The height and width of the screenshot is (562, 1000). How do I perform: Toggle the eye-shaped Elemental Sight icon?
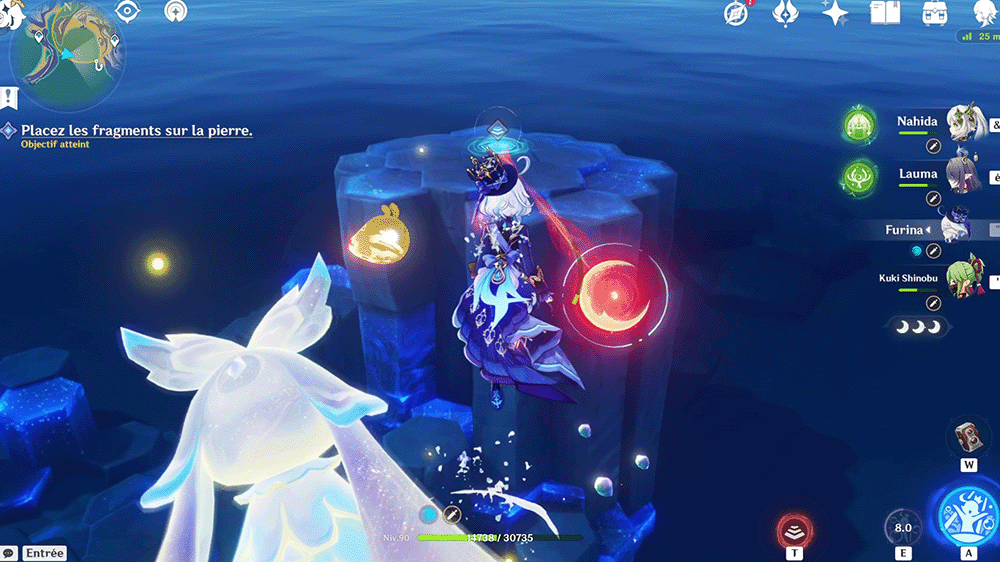coord(127,11)
